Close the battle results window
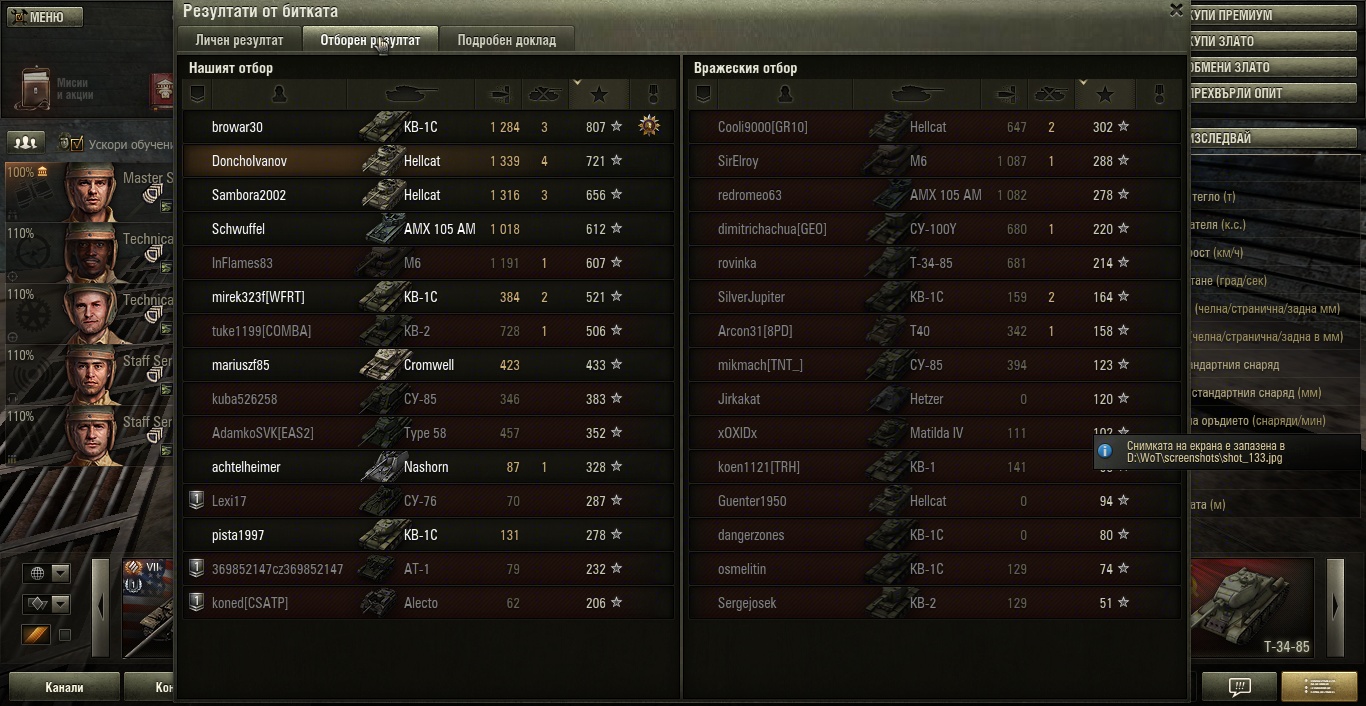1366x706 pixels. (x=1176, y=10)
